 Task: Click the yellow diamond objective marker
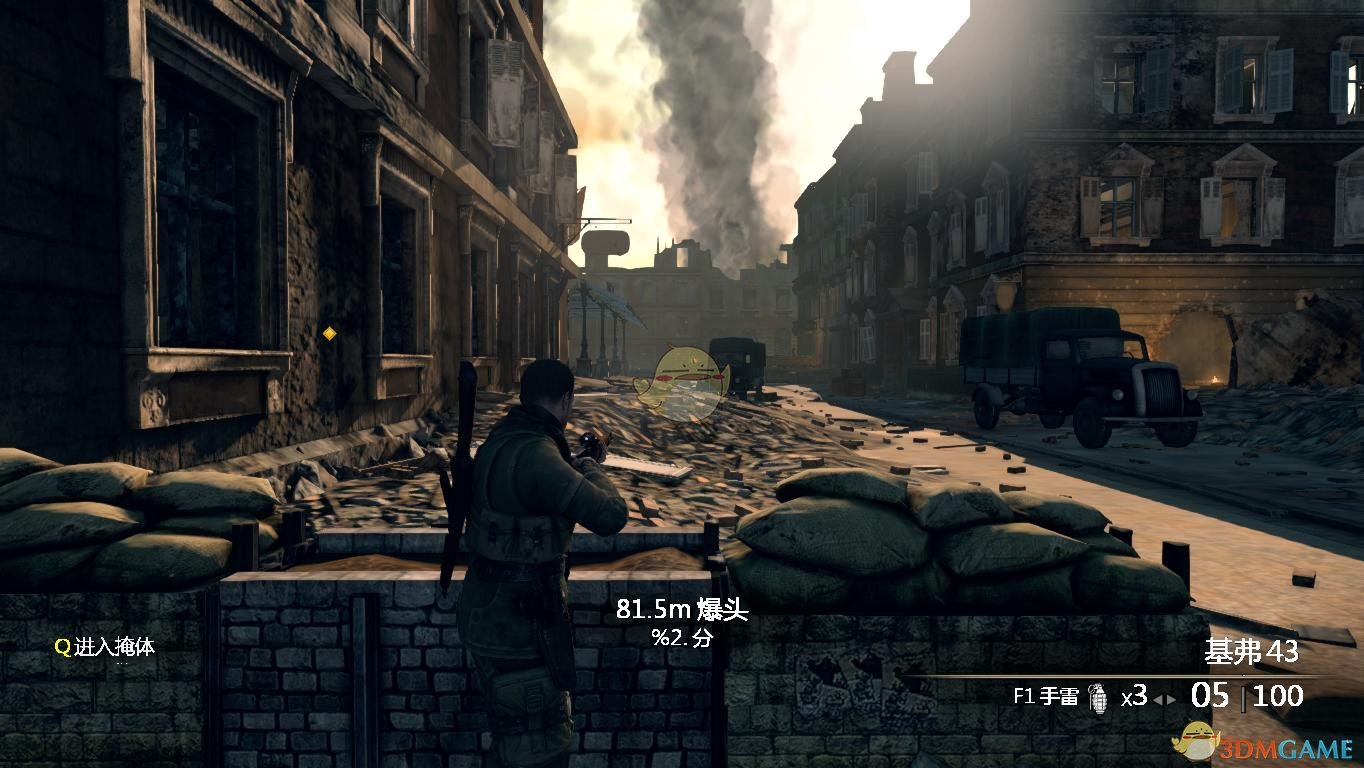[329, 333]
